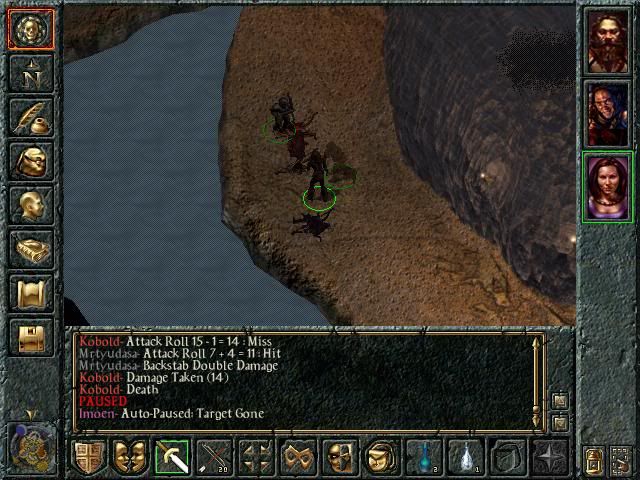This screenshot has width=640, height=480.
Task: Open the options chest icon
Action: click(31, 337)
